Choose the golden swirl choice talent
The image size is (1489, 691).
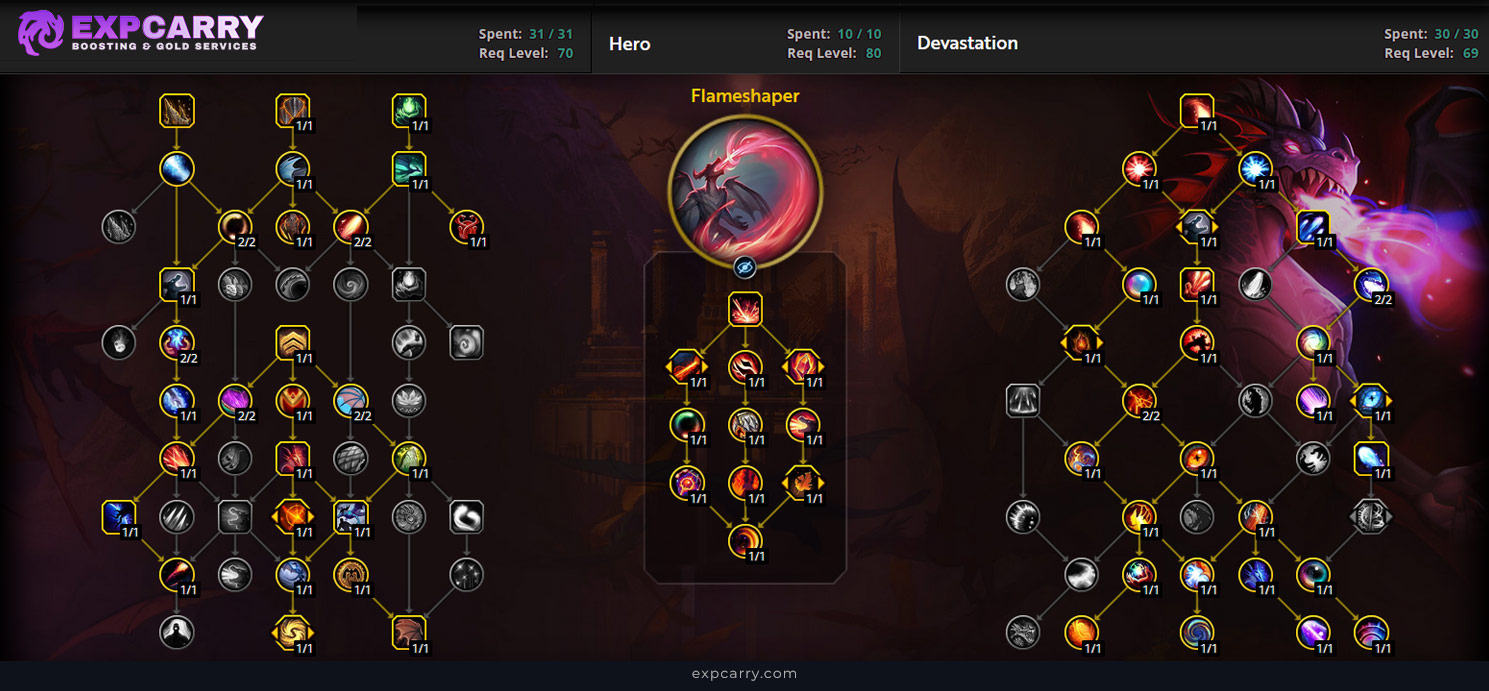point(292,632)
